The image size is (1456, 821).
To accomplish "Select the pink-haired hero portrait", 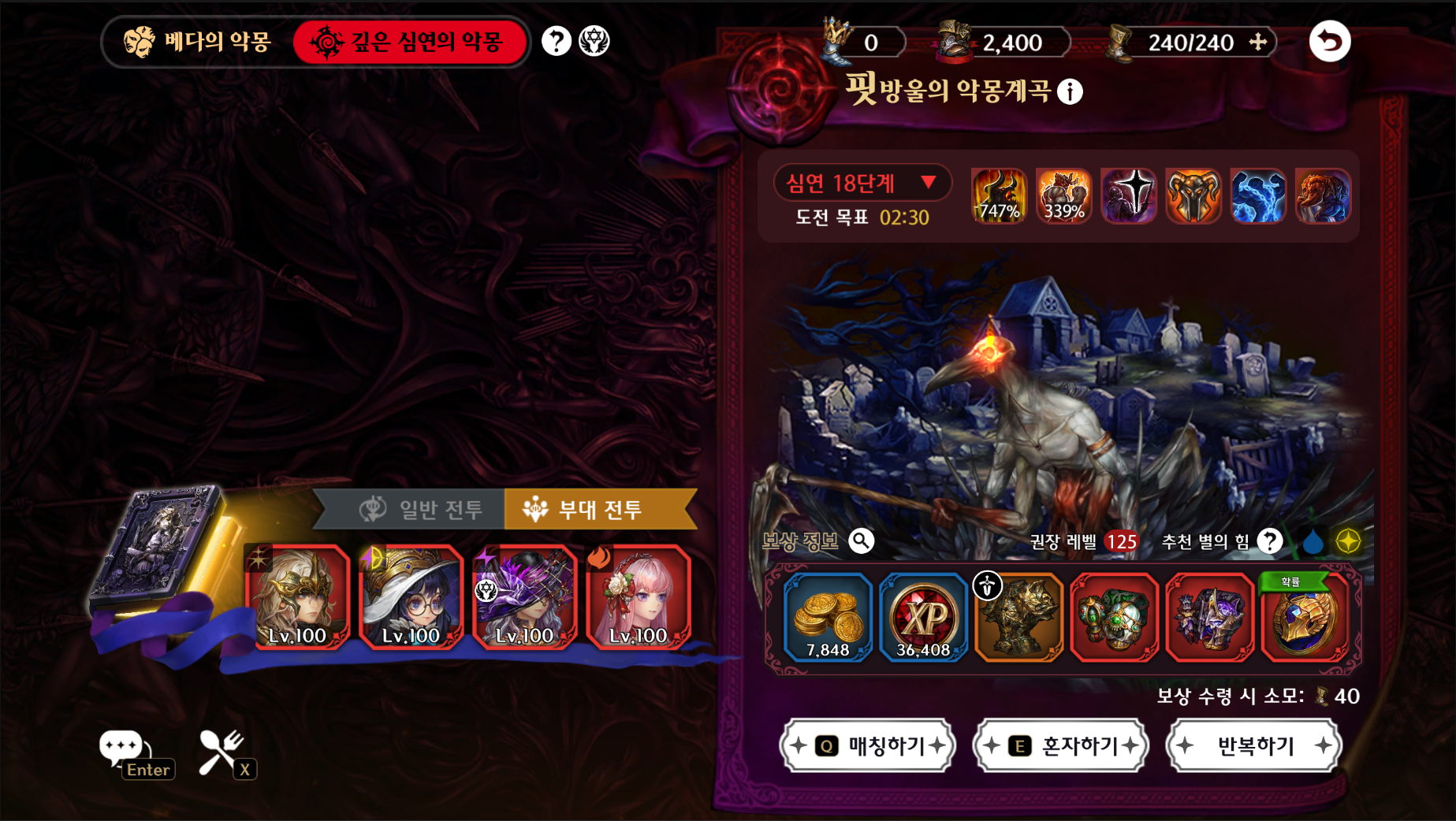I will pos(638,597).
